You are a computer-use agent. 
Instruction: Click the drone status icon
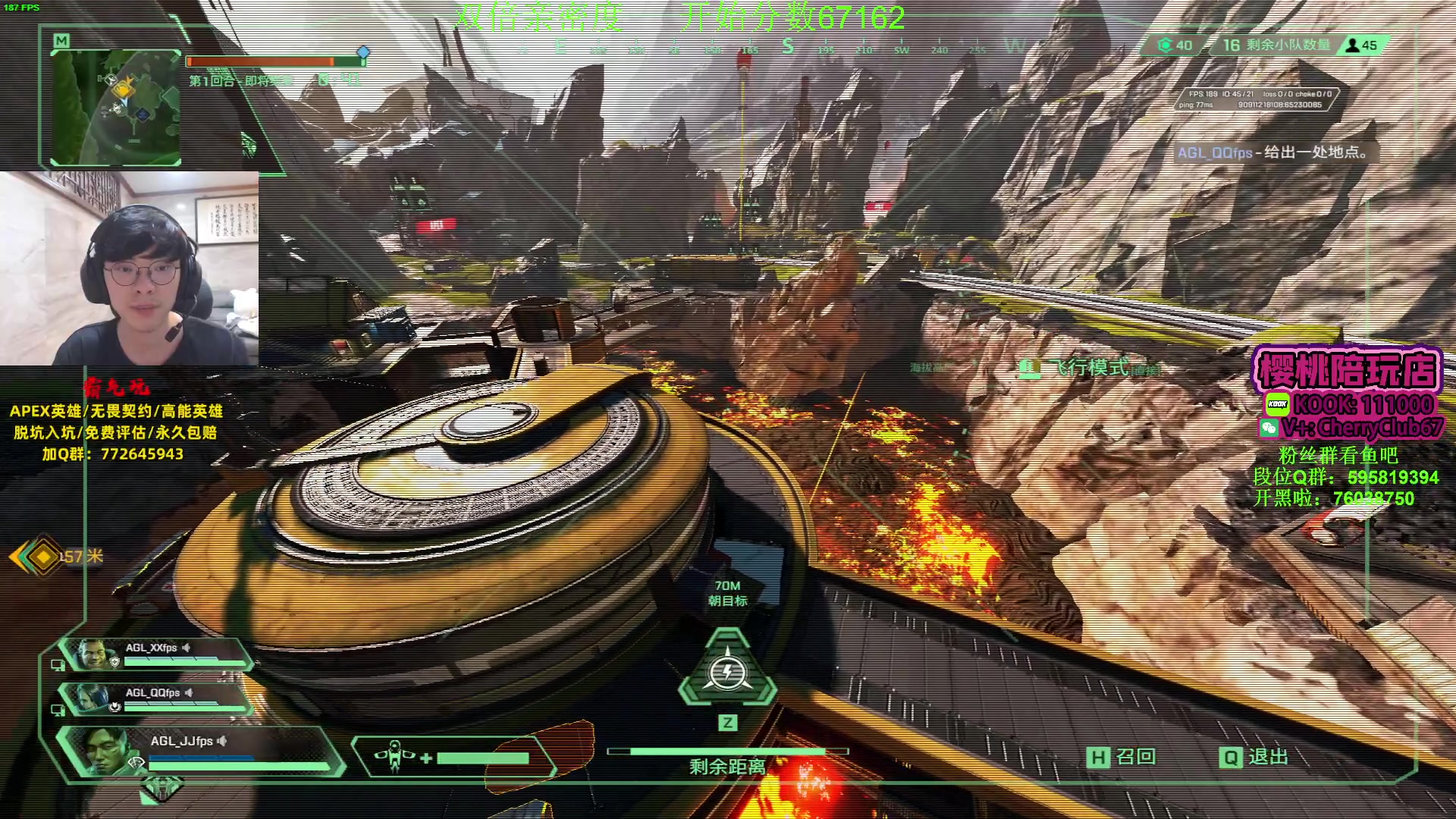(x=394, y=756)
